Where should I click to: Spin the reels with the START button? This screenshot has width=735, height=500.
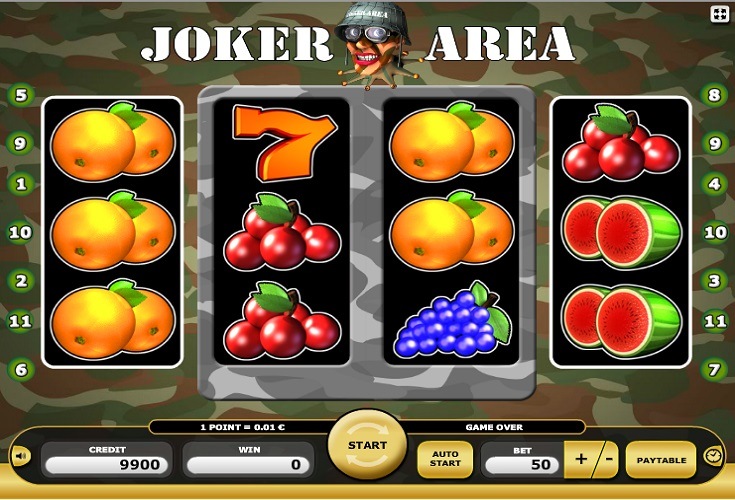(x=367, y=447)
